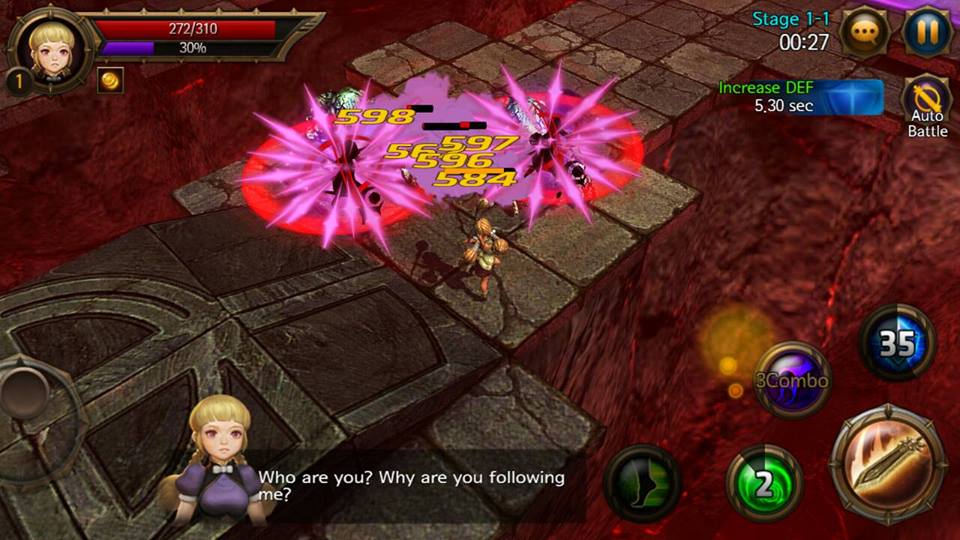Activate the 3Combo purple skill
960x540 pixels.
(793, 380)
